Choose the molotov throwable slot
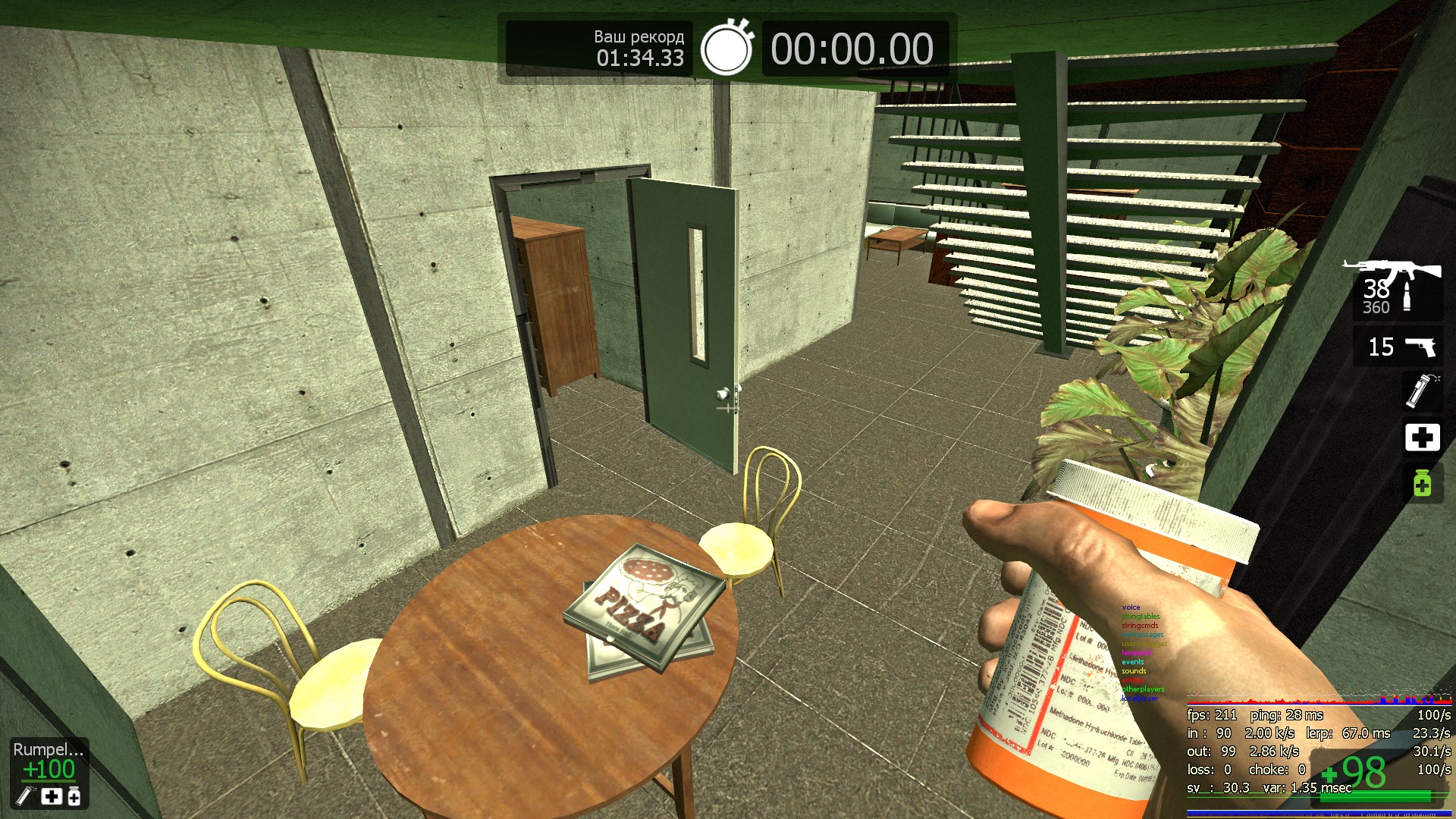Screen dimensions: 1456x819 pyautogui.click(x=1420, y=391)
